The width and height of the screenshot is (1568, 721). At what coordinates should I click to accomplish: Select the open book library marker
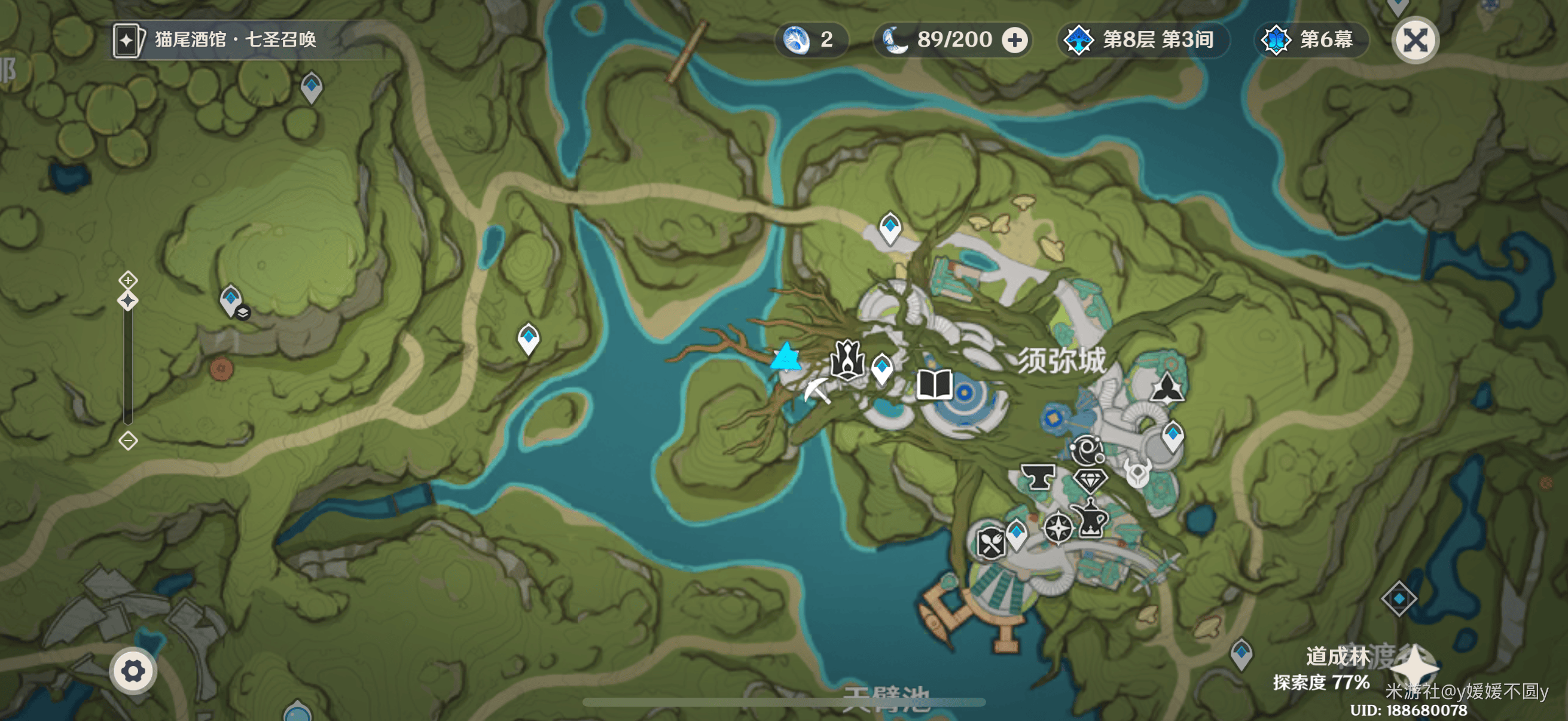tap(934, 385)
